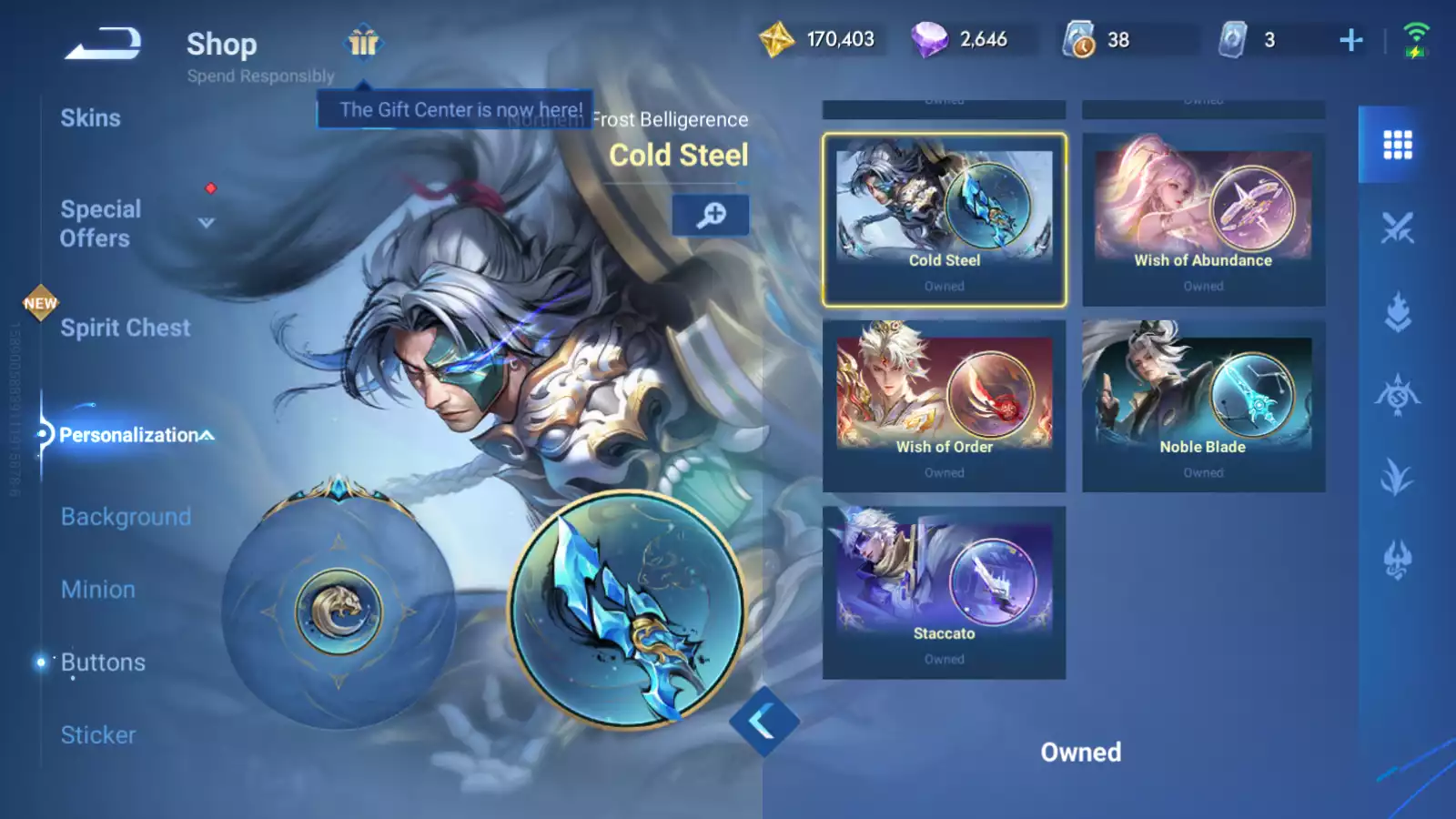Go back using the arrow button
The image size is (1456, 819).
click(x=103, y=43)
